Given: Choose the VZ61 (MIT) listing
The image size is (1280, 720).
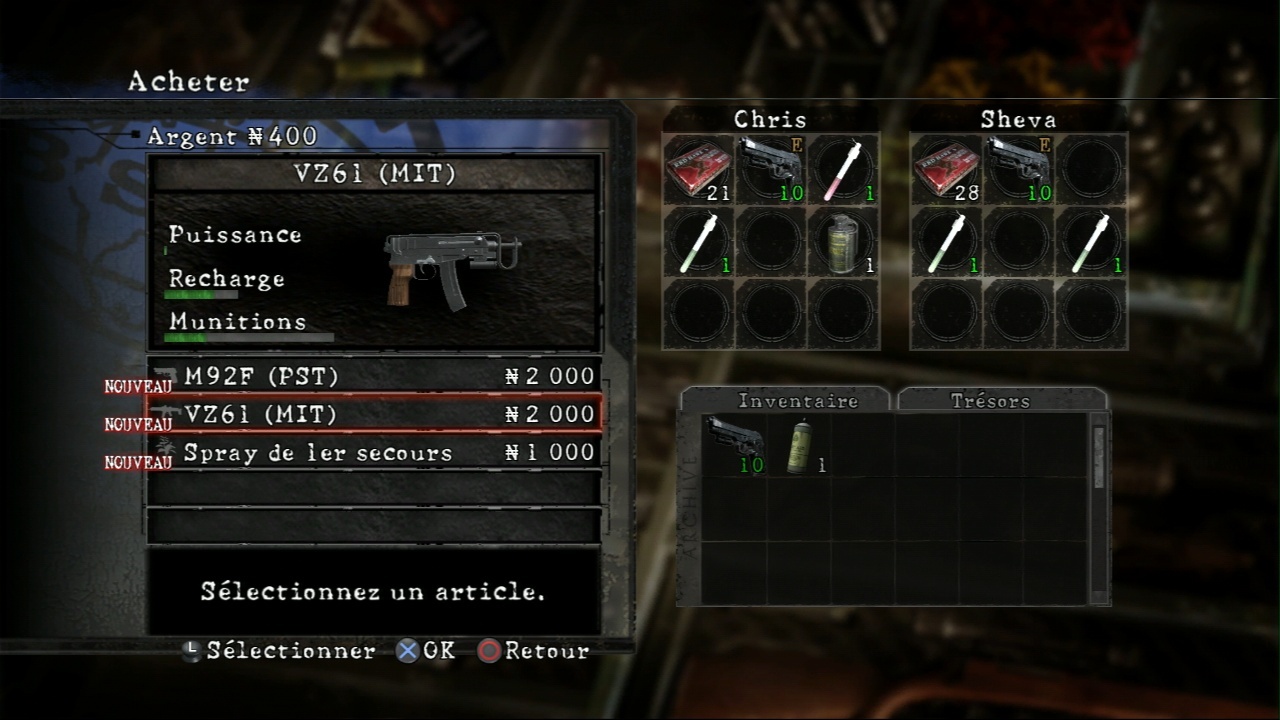Looking at the screenshot, I should [374, 414].
